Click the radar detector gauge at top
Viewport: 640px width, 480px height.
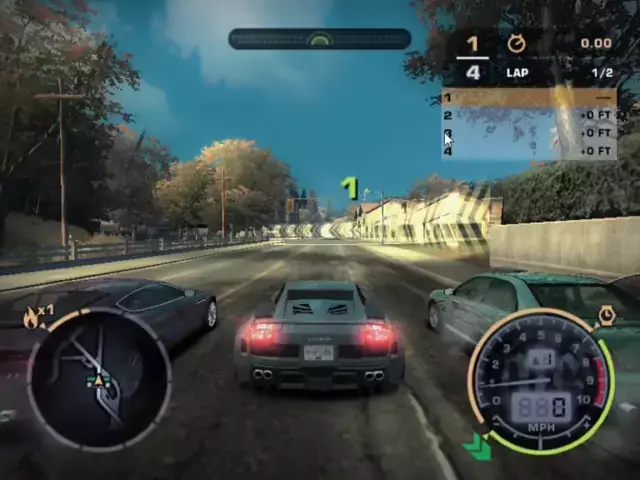pos(319,39)
